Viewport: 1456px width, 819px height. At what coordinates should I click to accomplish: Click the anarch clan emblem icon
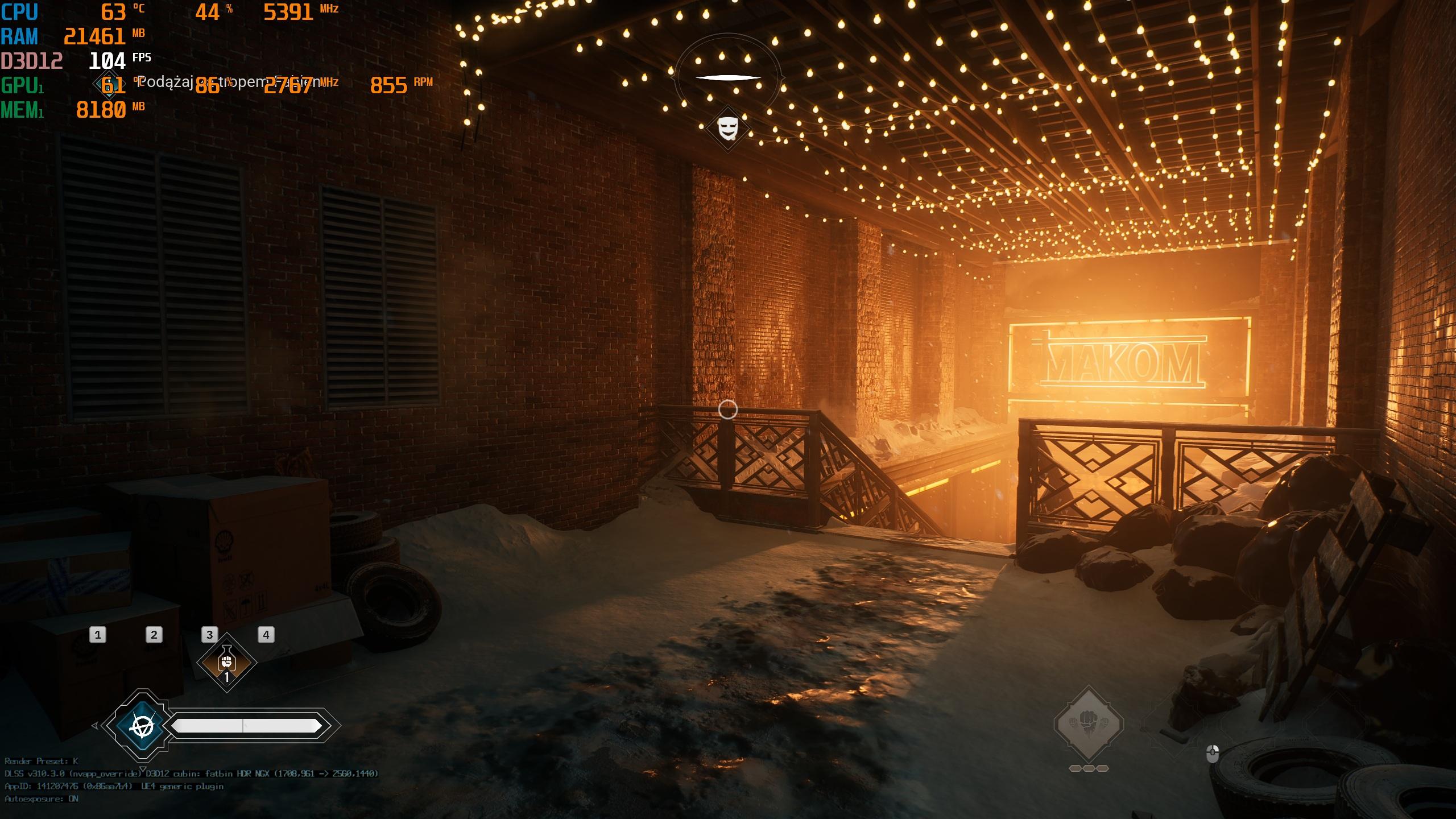(142, 726)
